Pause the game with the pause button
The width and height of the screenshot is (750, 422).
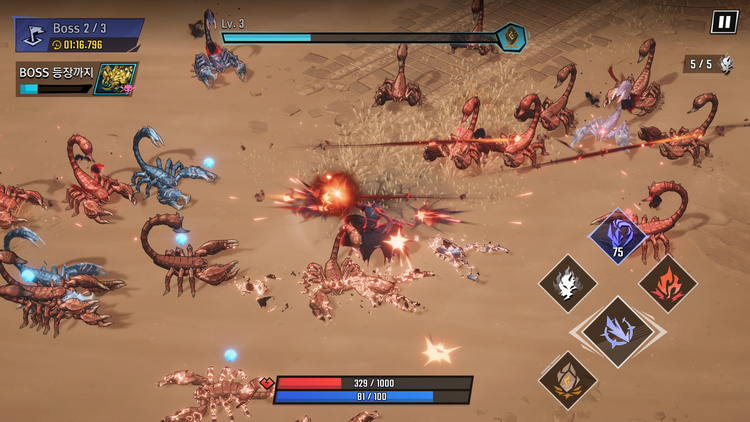(x=723, y=22)
